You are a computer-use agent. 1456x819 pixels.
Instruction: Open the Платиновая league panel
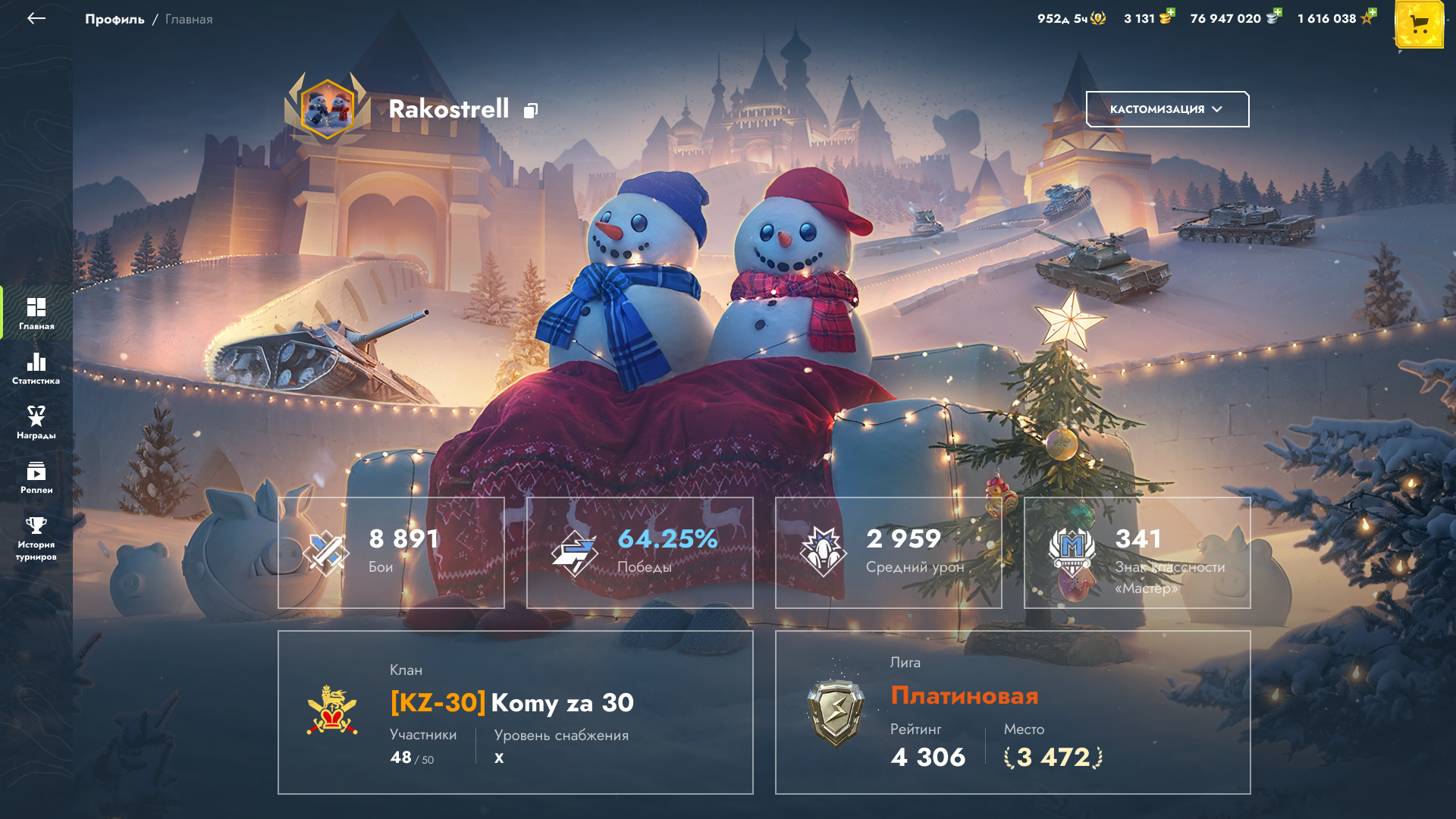[1013, 712]
